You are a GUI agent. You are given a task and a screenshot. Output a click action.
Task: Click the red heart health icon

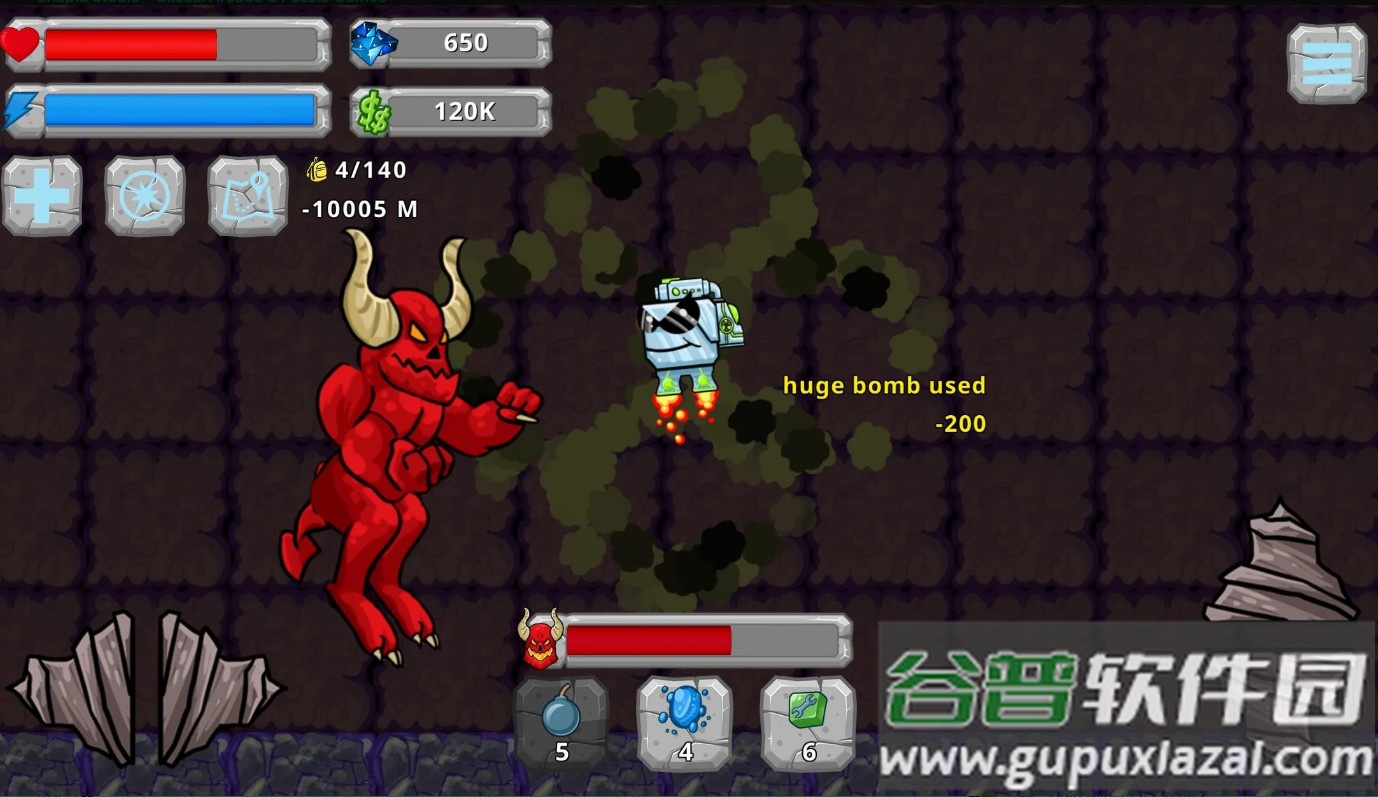(23, 43)
